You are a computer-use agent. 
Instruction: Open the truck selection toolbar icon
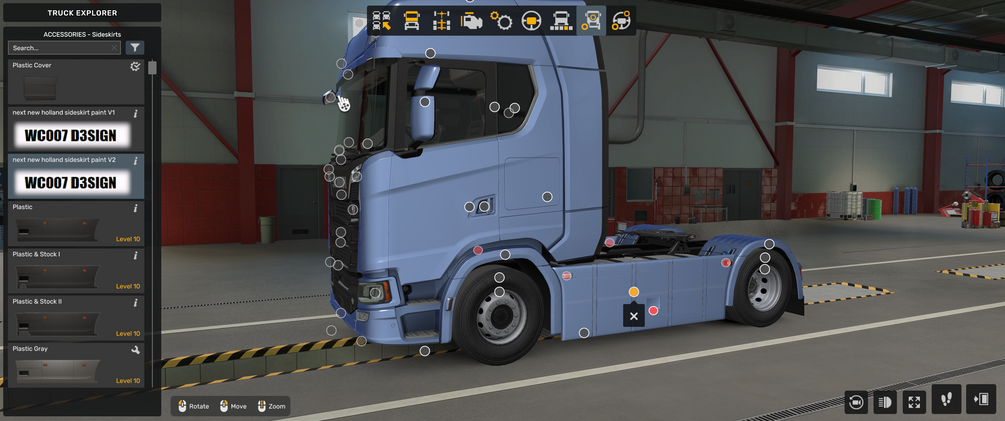coord(381,21)
